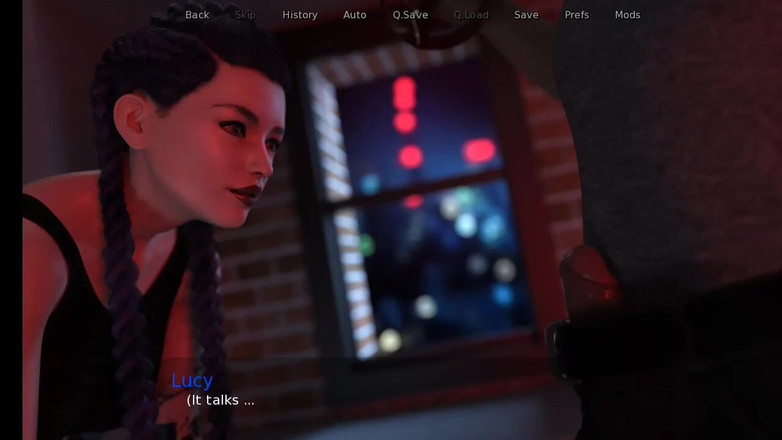Toggle Auto advance mode

355,15
